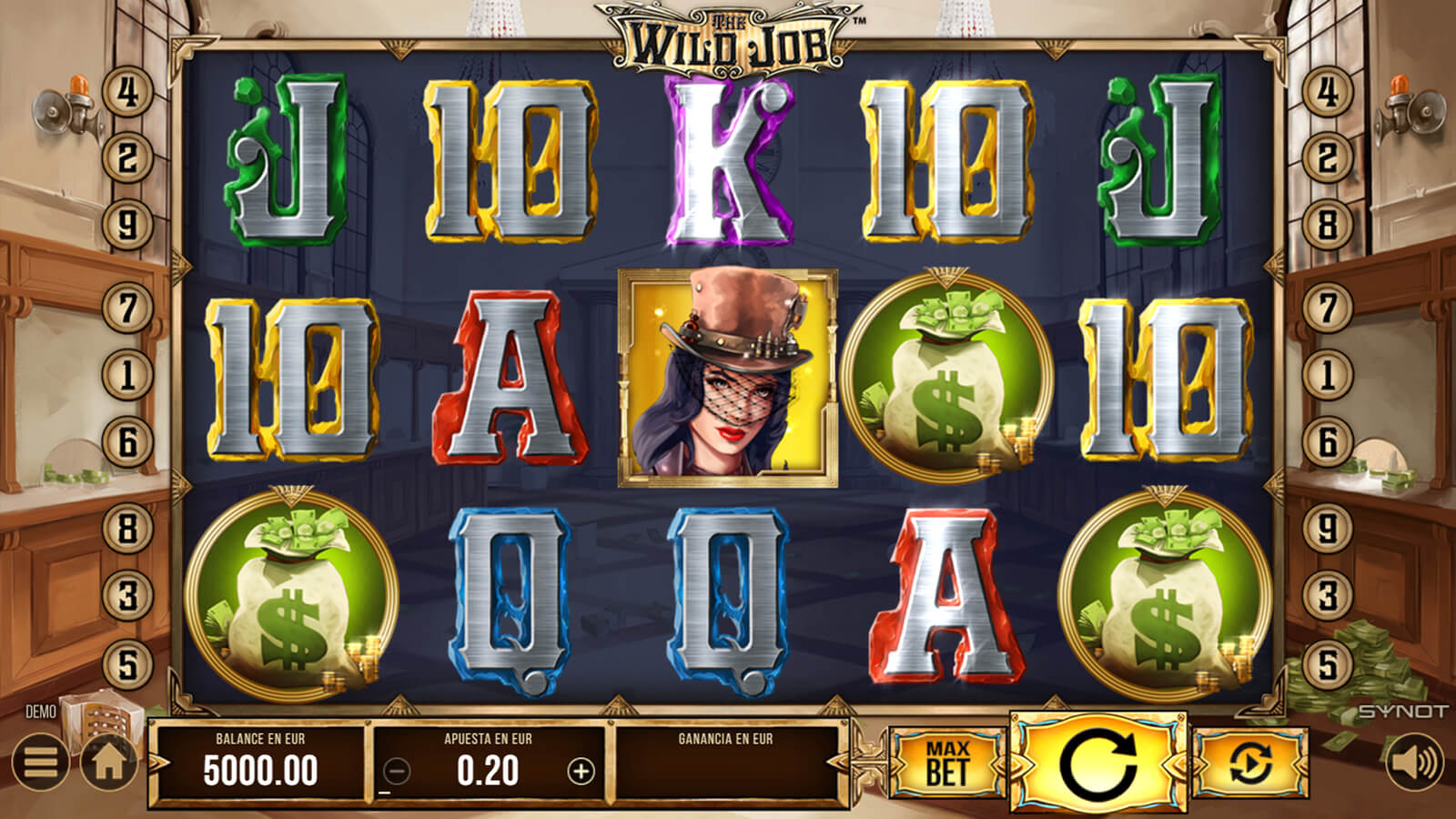Decrease the bet with minus button
Viewport: 1456px width, 819px height.
[397, 772]
